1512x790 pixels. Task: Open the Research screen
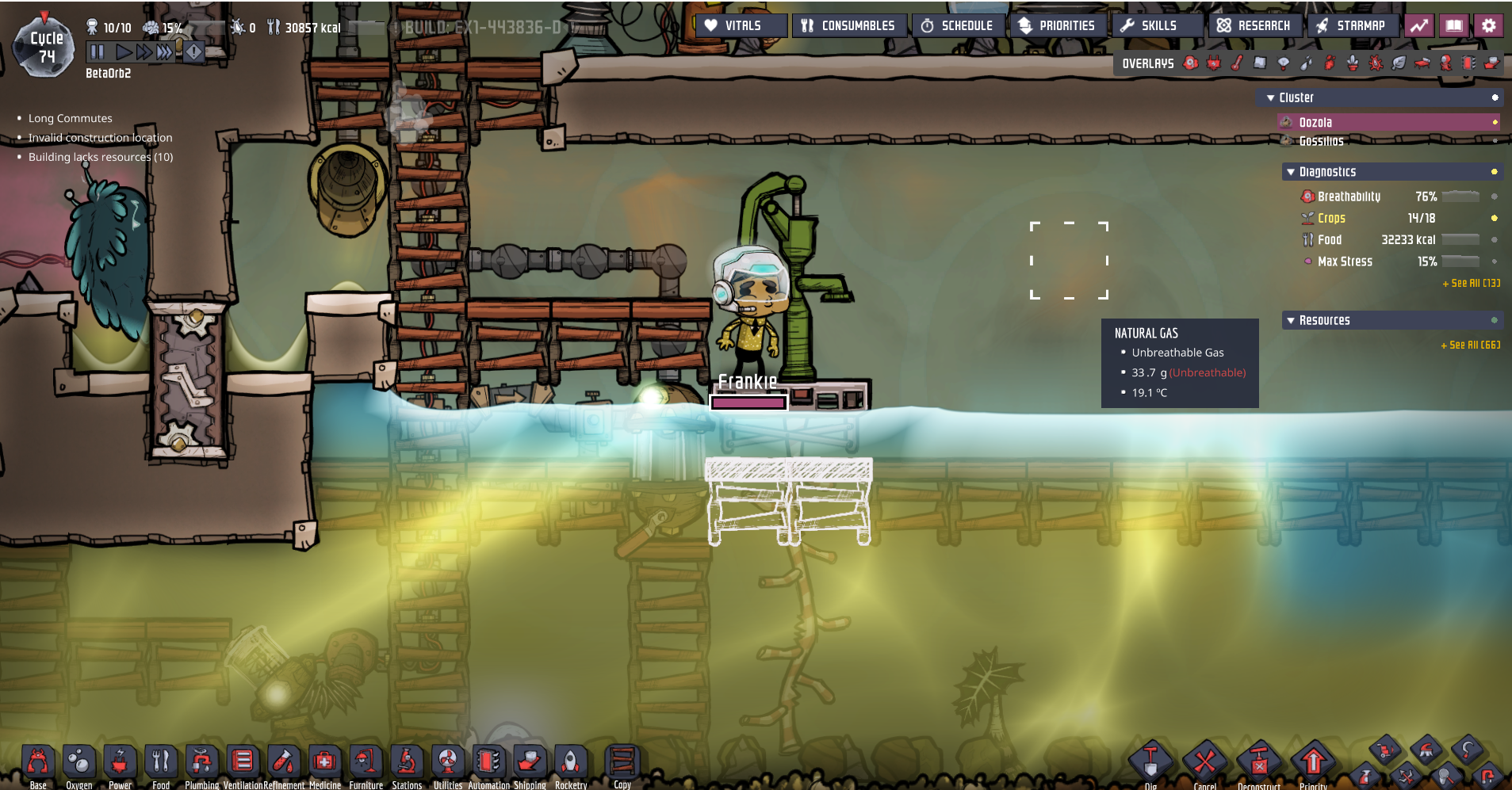(x=1255, y=25)
